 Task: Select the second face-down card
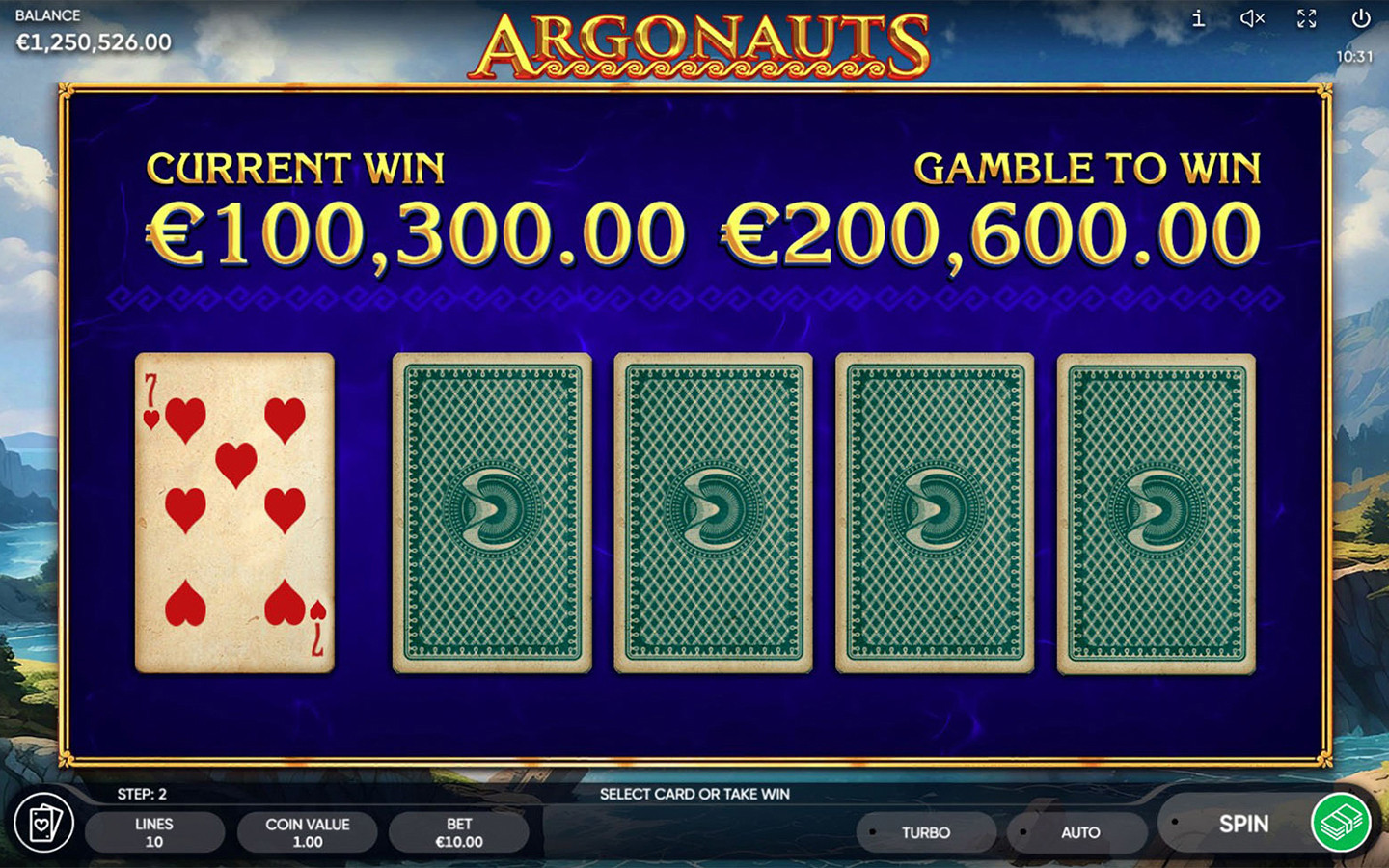(492, 510)
